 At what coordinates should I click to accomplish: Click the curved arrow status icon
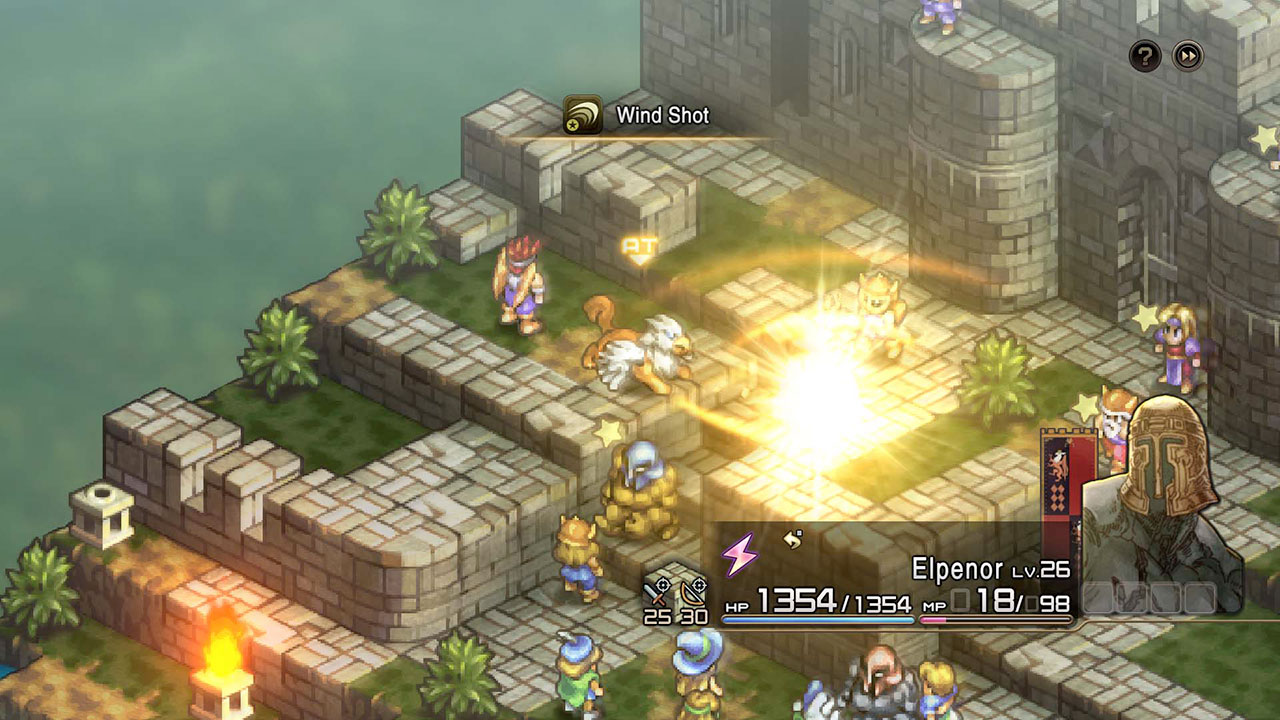click(x=793, y=540)
